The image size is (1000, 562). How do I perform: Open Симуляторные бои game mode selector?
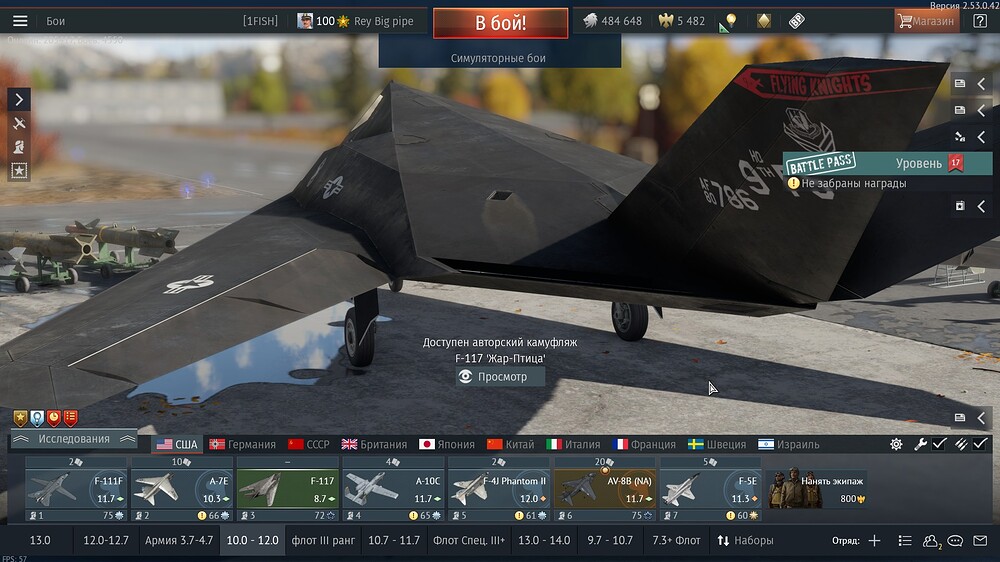(498, 58)
